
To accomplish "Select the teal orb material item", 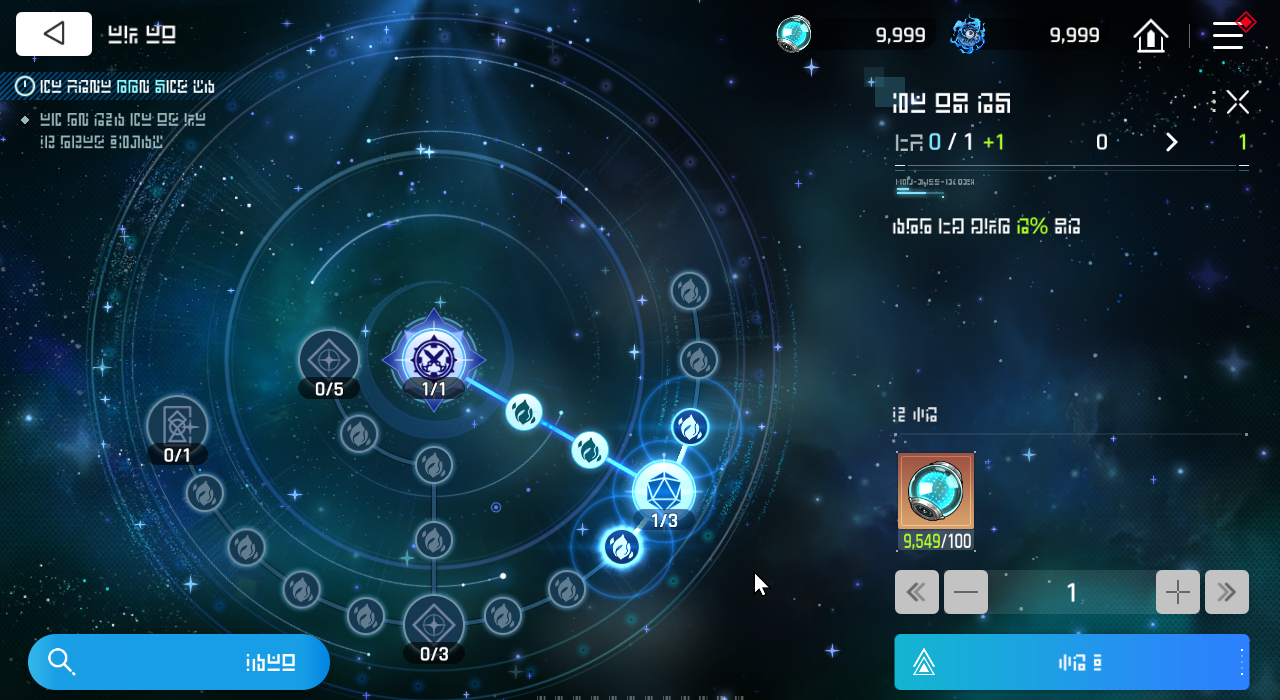I will pyautogui.click(x=935, y=491).
